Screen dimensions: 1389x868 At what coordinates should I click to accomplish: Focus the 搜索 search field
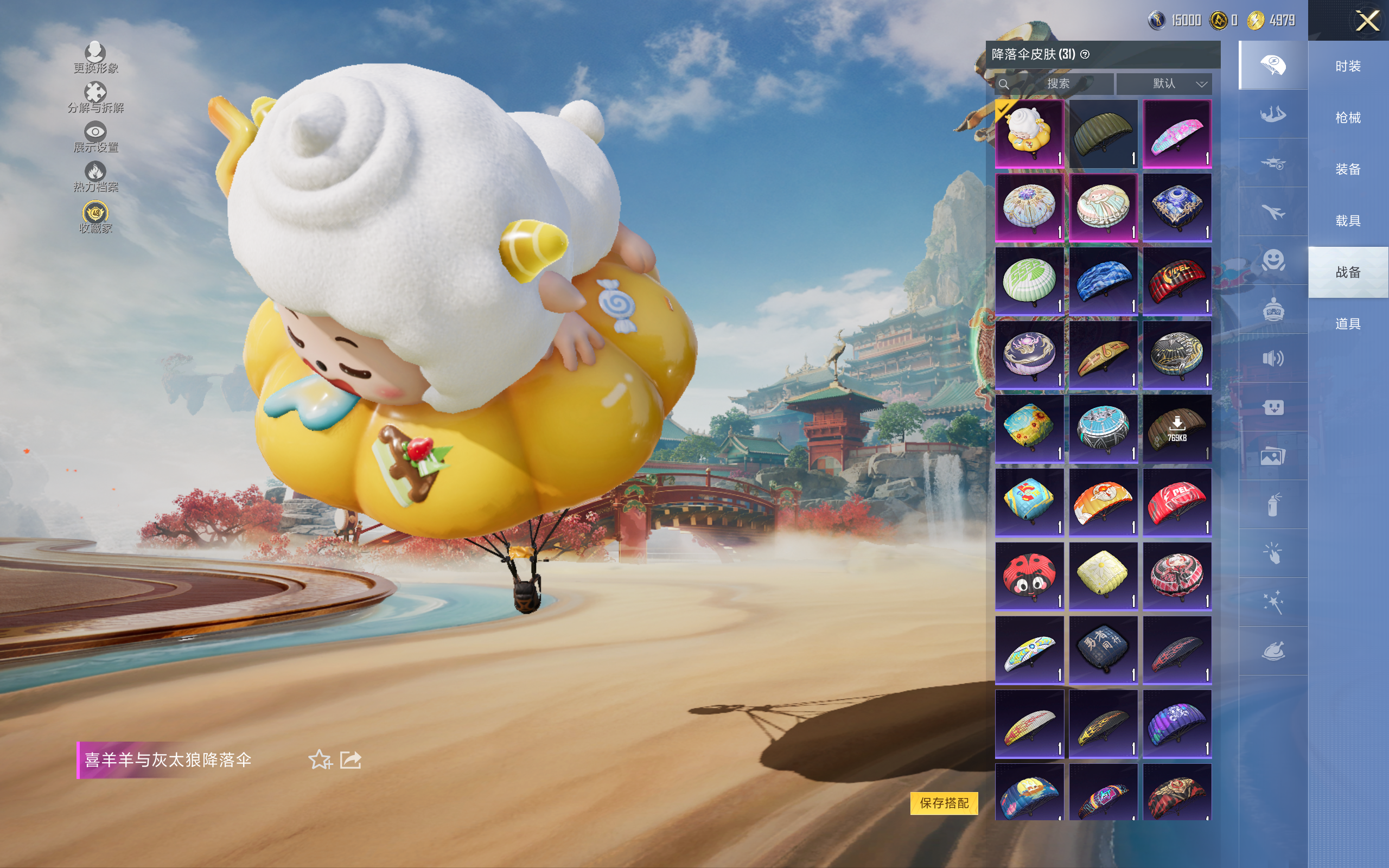click(1058, 84)
